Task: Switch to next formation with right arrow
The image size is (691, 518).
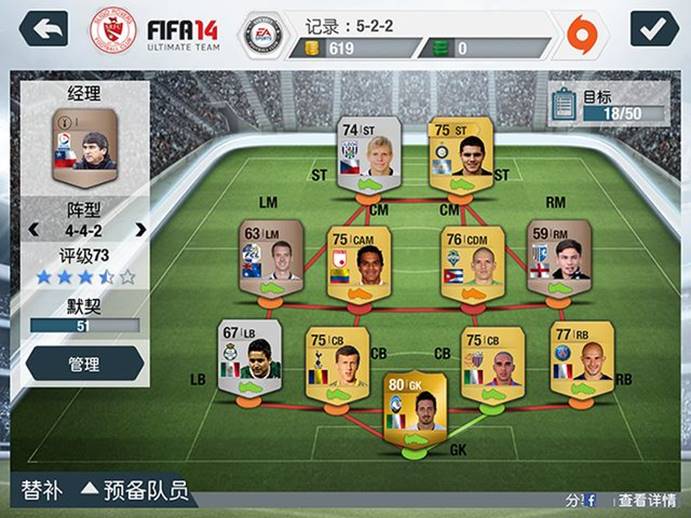Action: coord(140,229)
